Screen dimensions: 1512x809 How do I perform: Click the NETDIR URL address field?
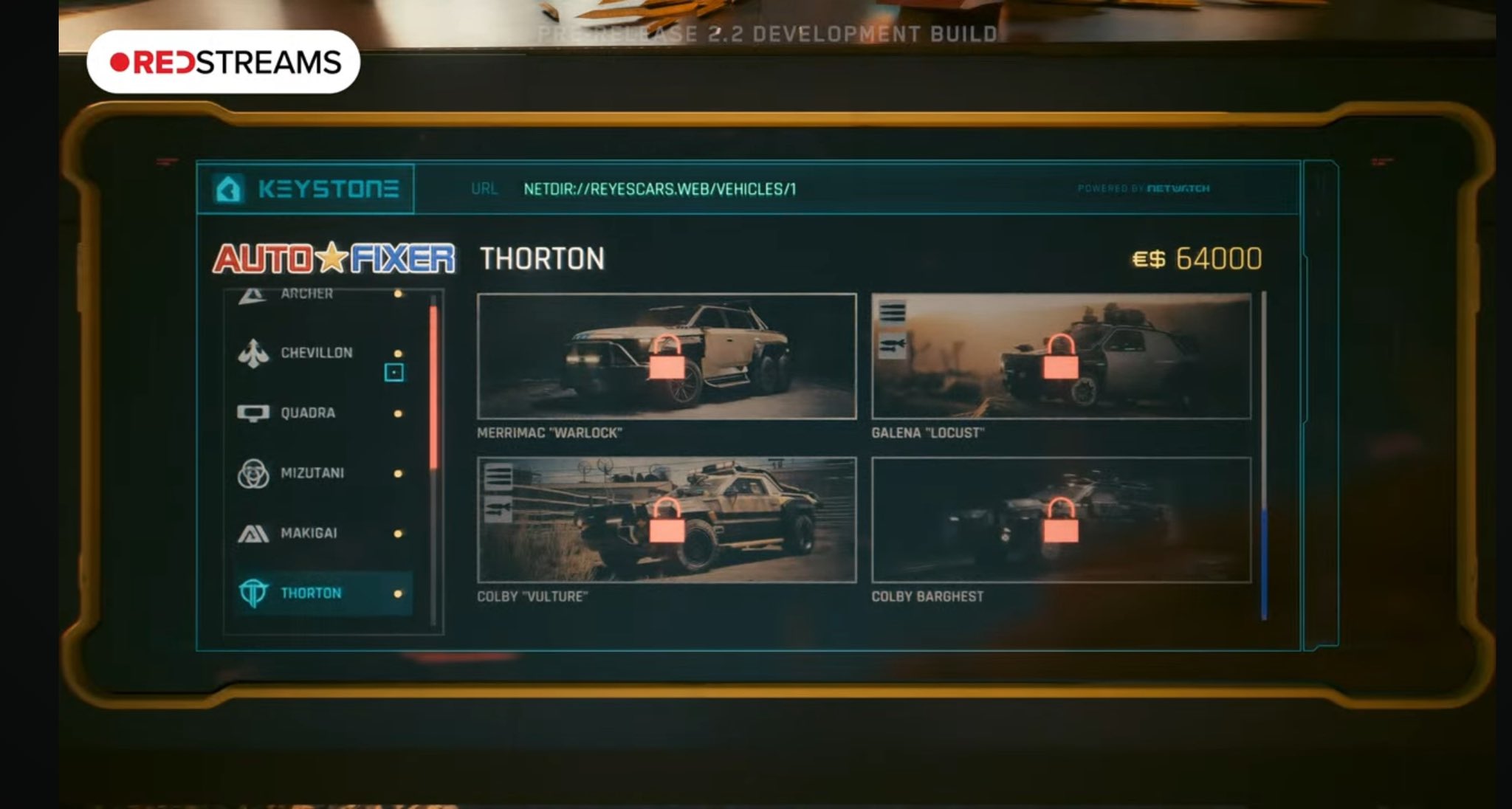659,189
